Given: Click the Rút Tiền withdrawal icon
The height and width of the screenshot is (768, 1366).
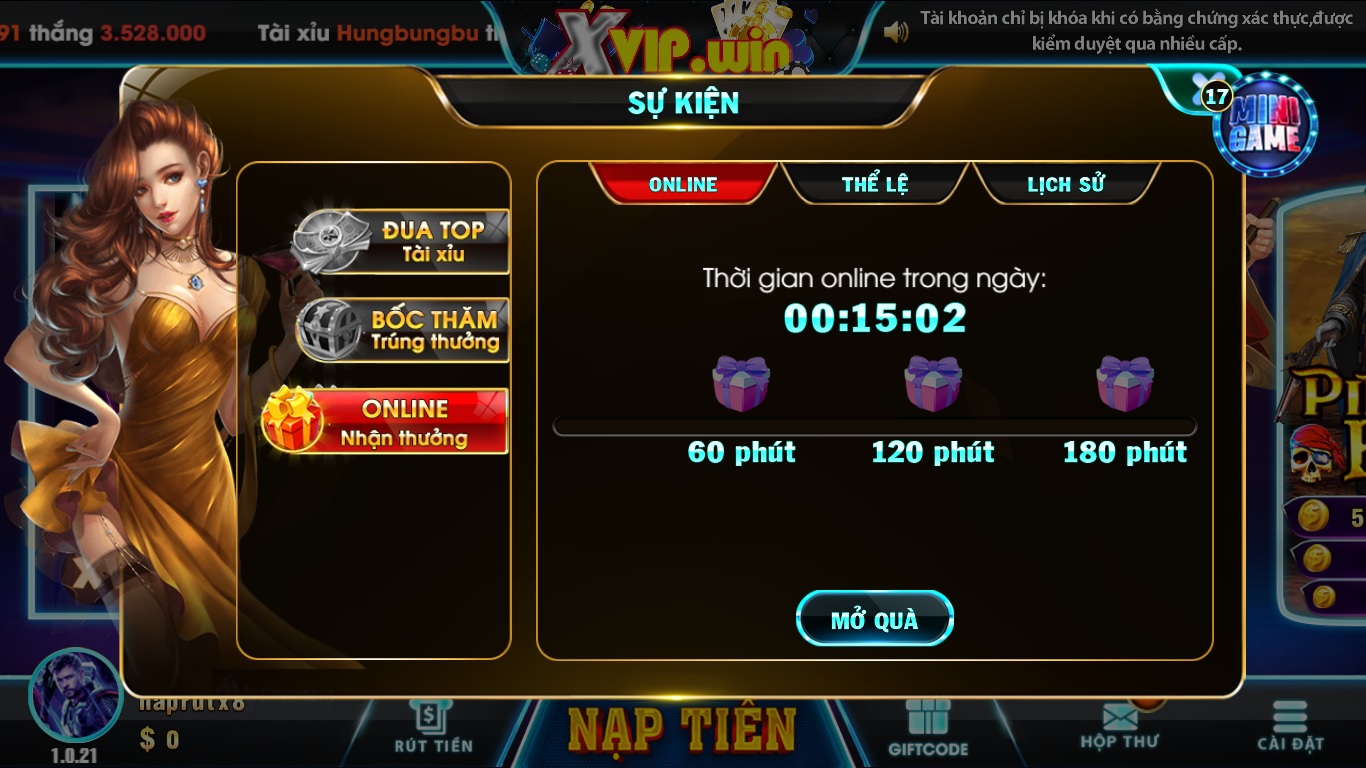Looking at the screenshot, I should [x=430, y=725].
